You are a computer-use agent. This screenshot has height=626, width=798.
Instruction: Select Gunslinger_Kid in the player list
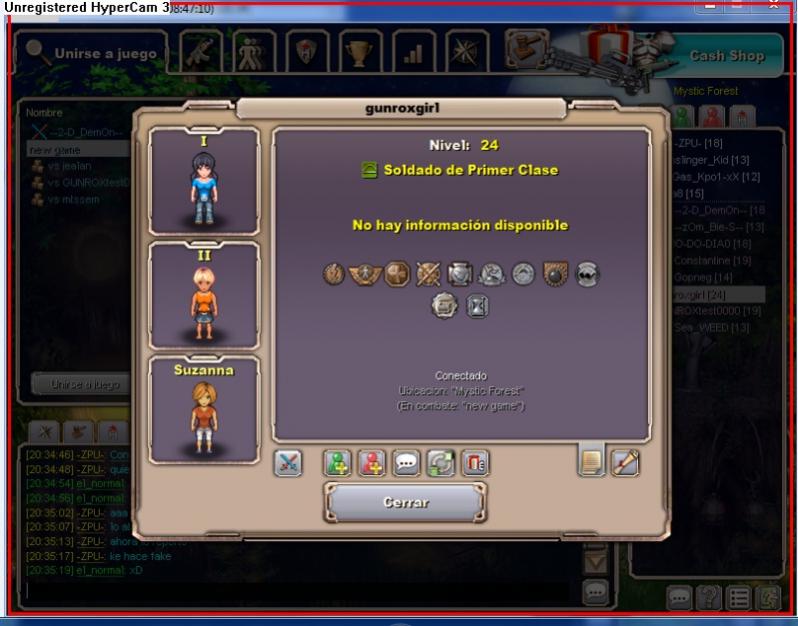[710, 160]
